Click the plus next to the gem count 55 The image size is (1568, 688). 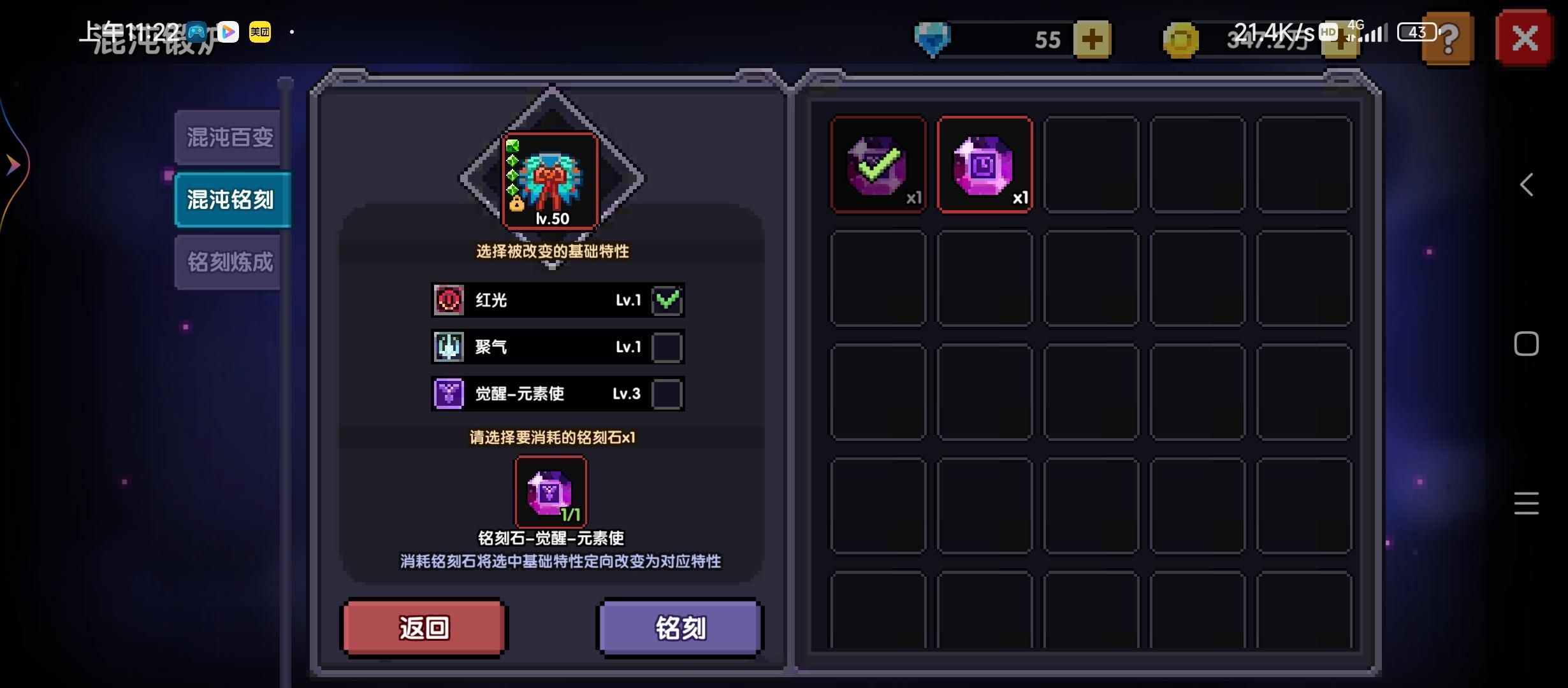pyautogui.click(x=1091, y=39)
